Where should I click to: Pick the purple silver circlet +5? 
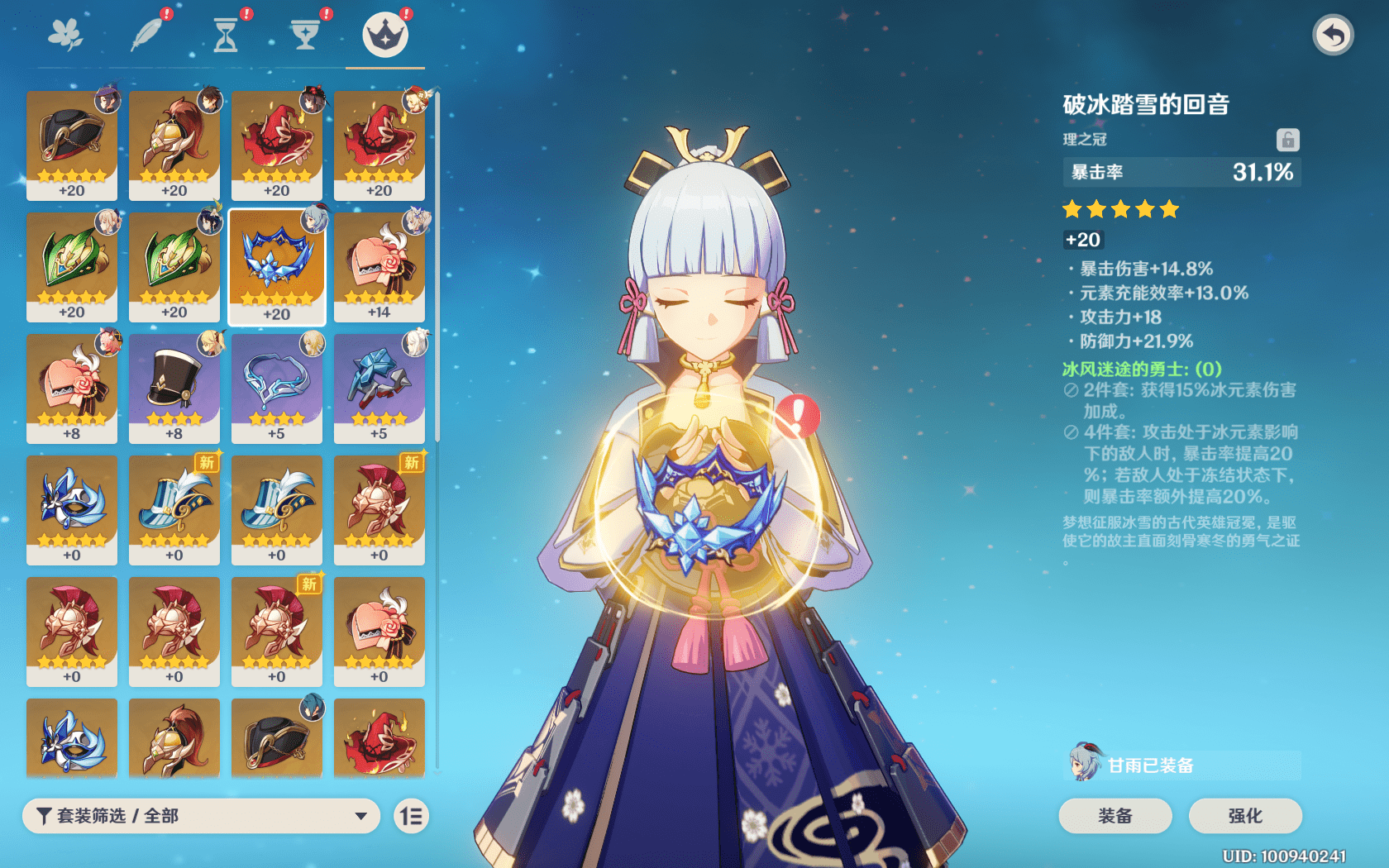coord(277,388)
